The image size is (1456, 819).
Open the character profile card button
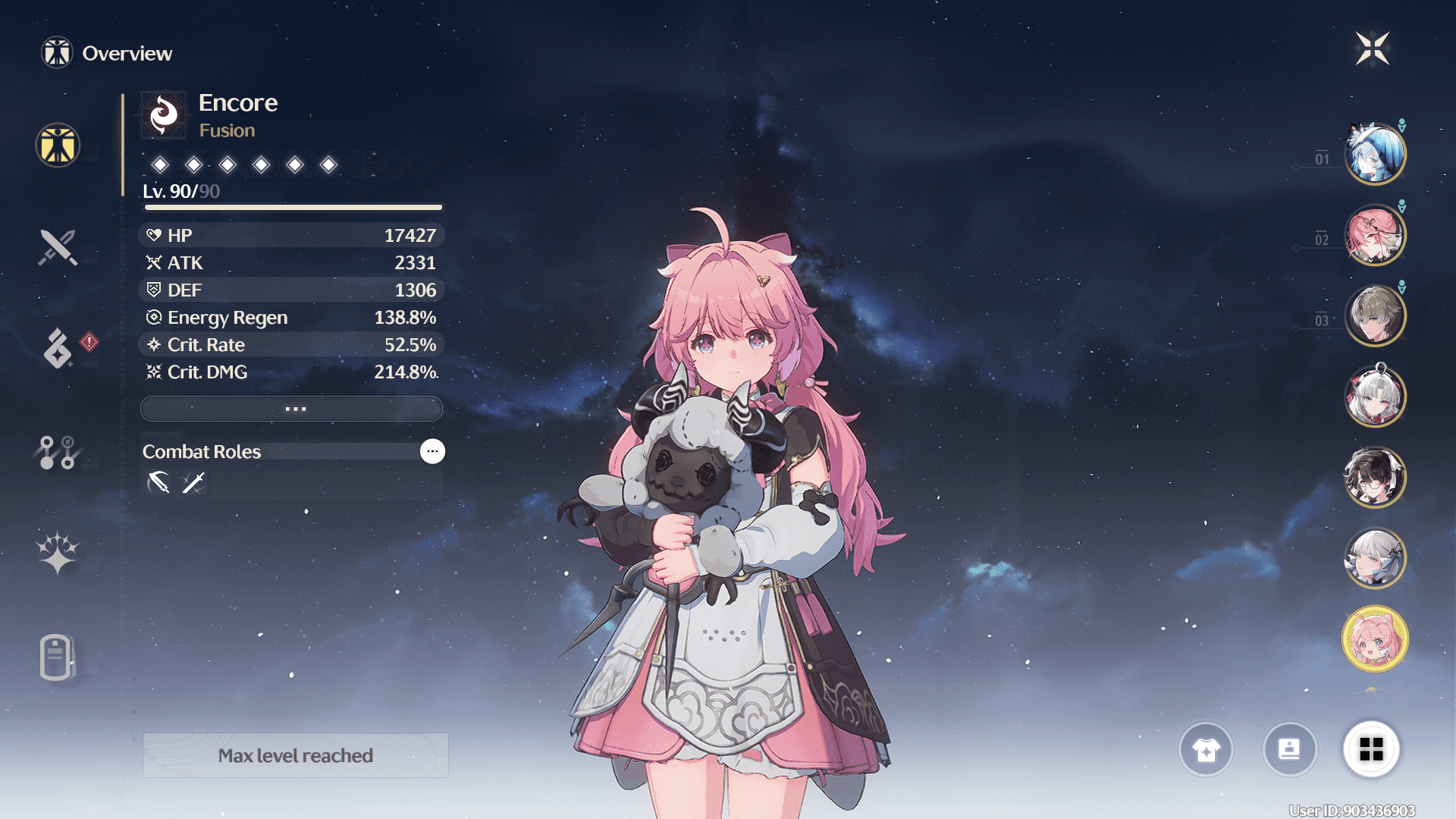(1289, 749)
